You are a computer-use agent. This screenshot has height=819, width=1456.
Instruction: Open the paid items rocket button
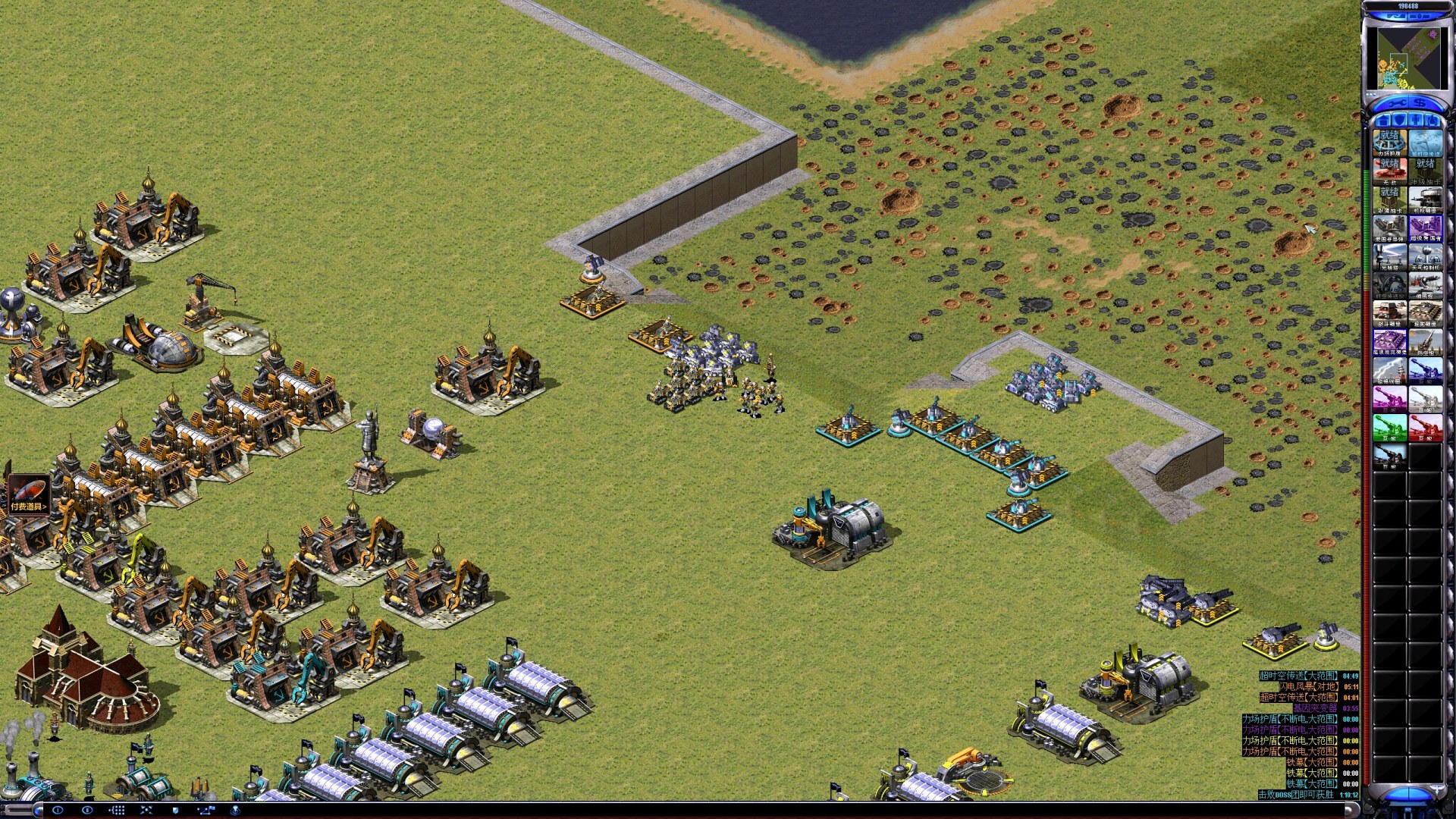28,494
